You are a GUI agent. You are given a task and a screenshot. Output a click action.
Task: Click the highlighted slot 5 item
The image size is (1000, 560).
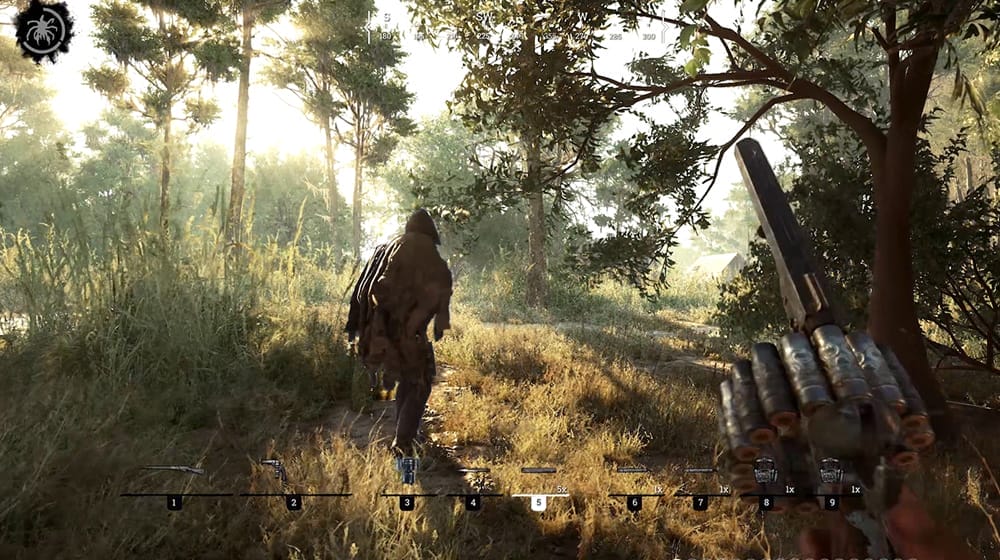click(x=538, y=471)
